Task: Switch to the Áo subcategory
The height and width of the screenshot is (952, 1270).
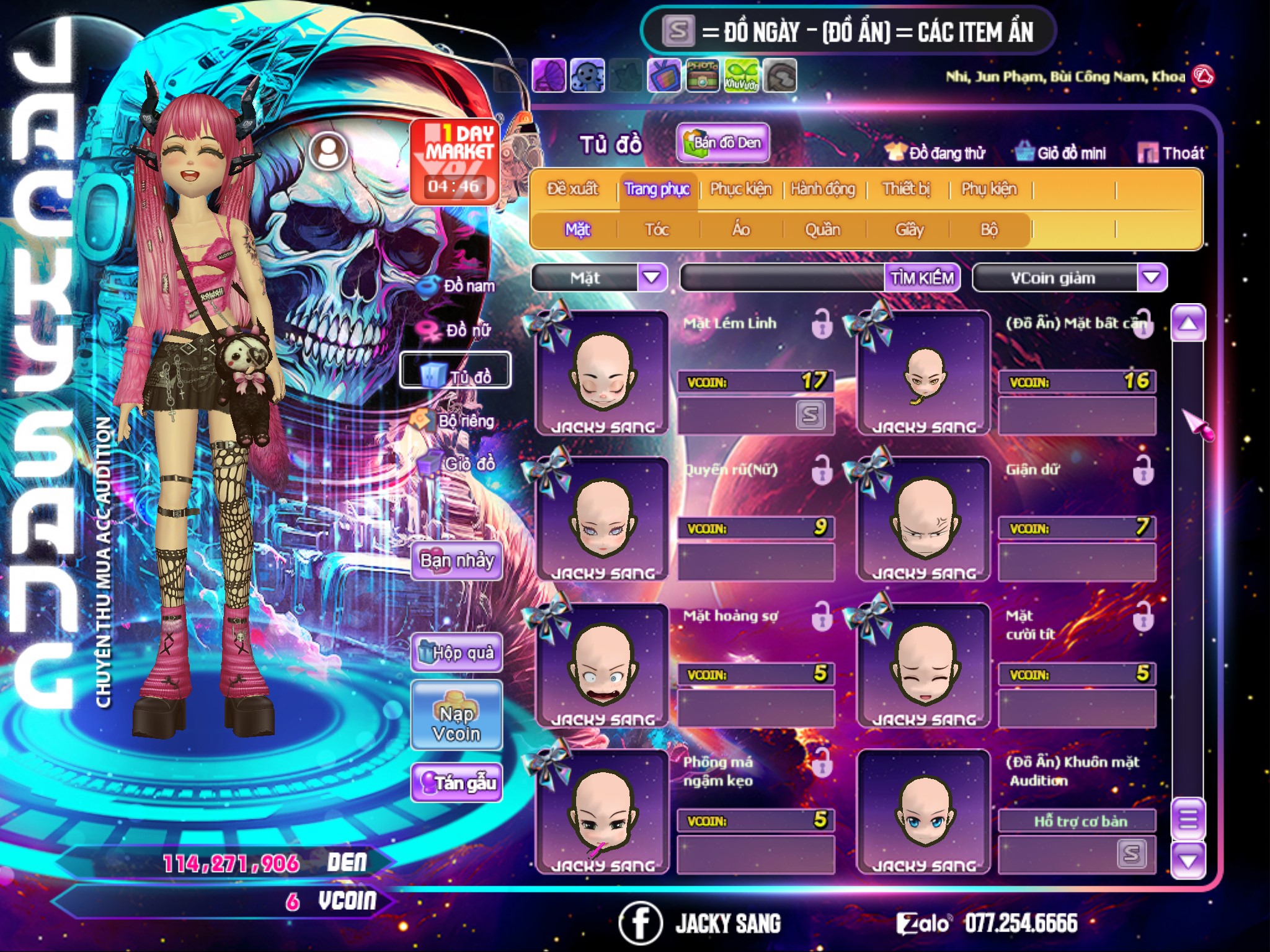Action: 741,230
